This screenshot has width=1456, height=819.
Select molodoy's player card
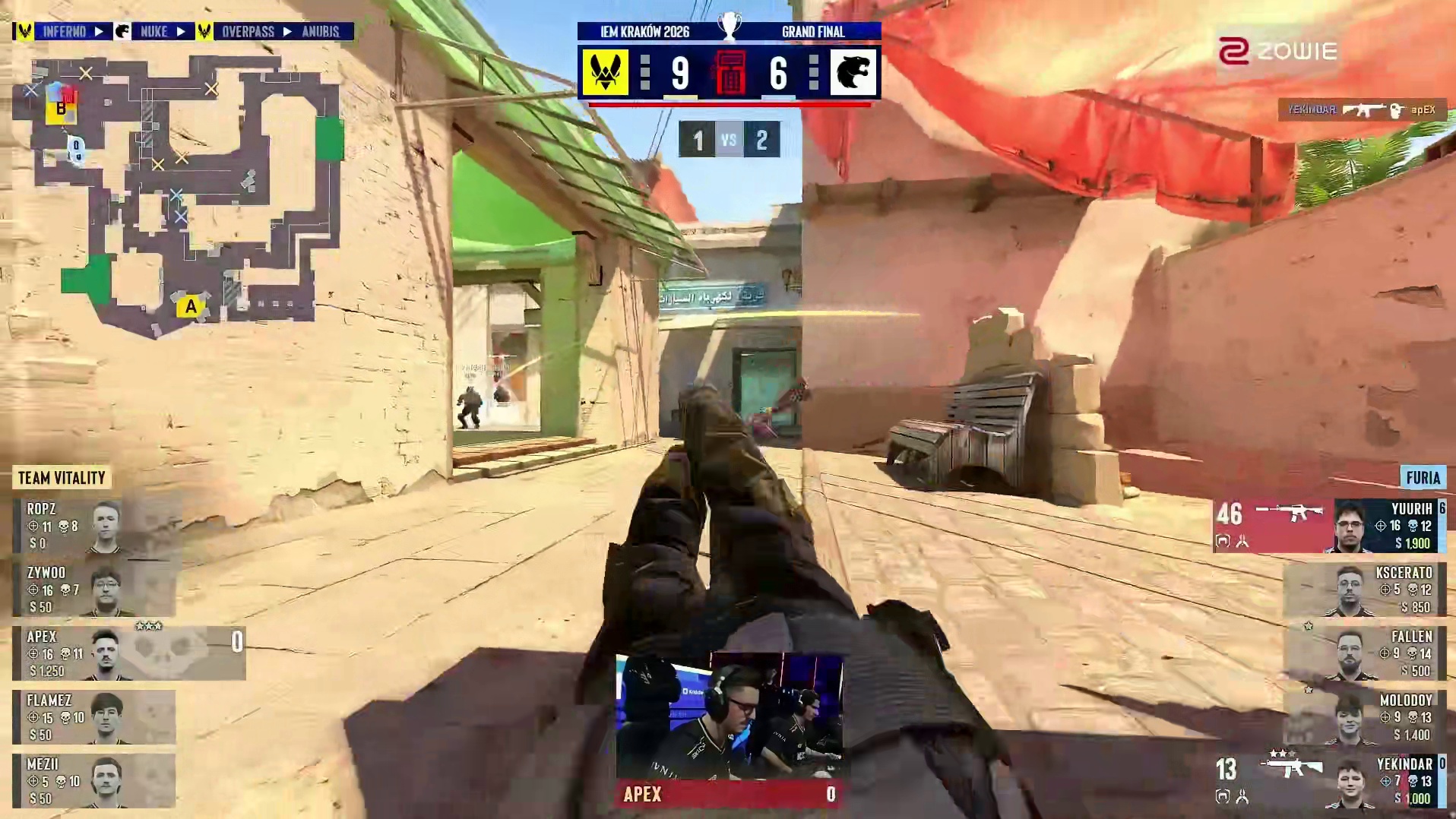coord(1364,717)
